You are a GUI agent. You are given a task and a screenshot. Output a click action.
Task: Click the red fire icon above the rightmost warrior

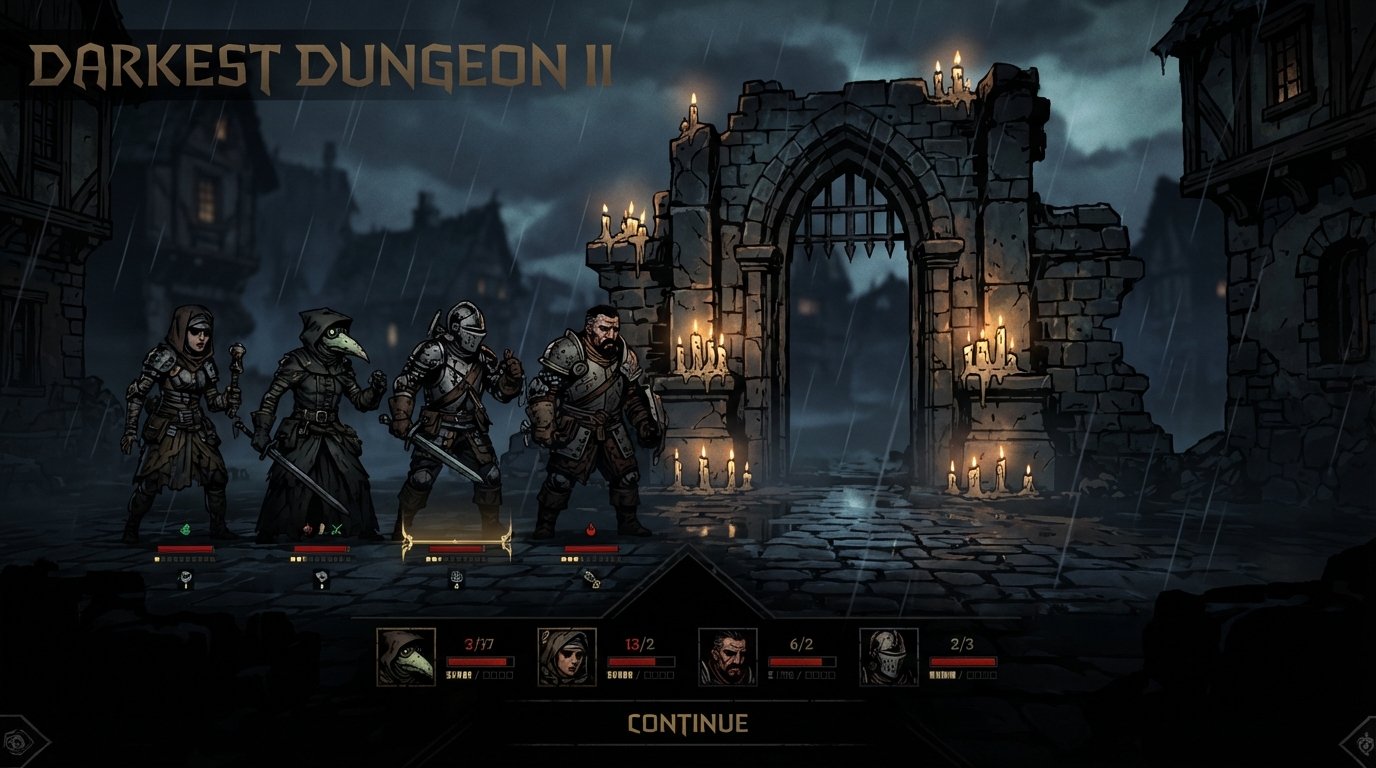tap(590, 530)
